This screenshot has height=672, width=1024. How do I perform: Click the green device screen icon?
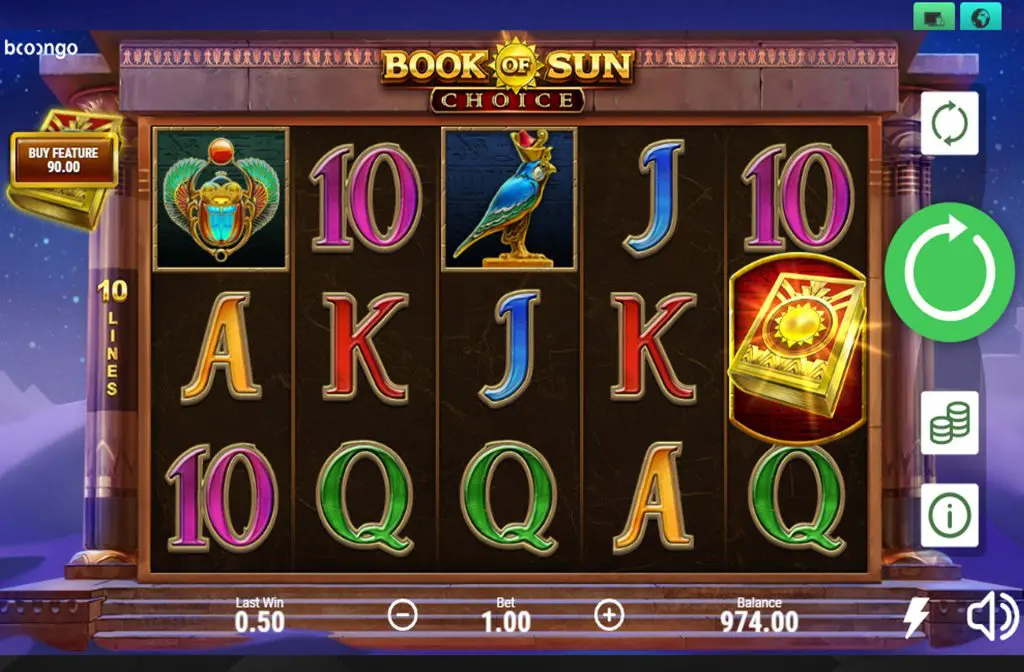pos(934,17)
